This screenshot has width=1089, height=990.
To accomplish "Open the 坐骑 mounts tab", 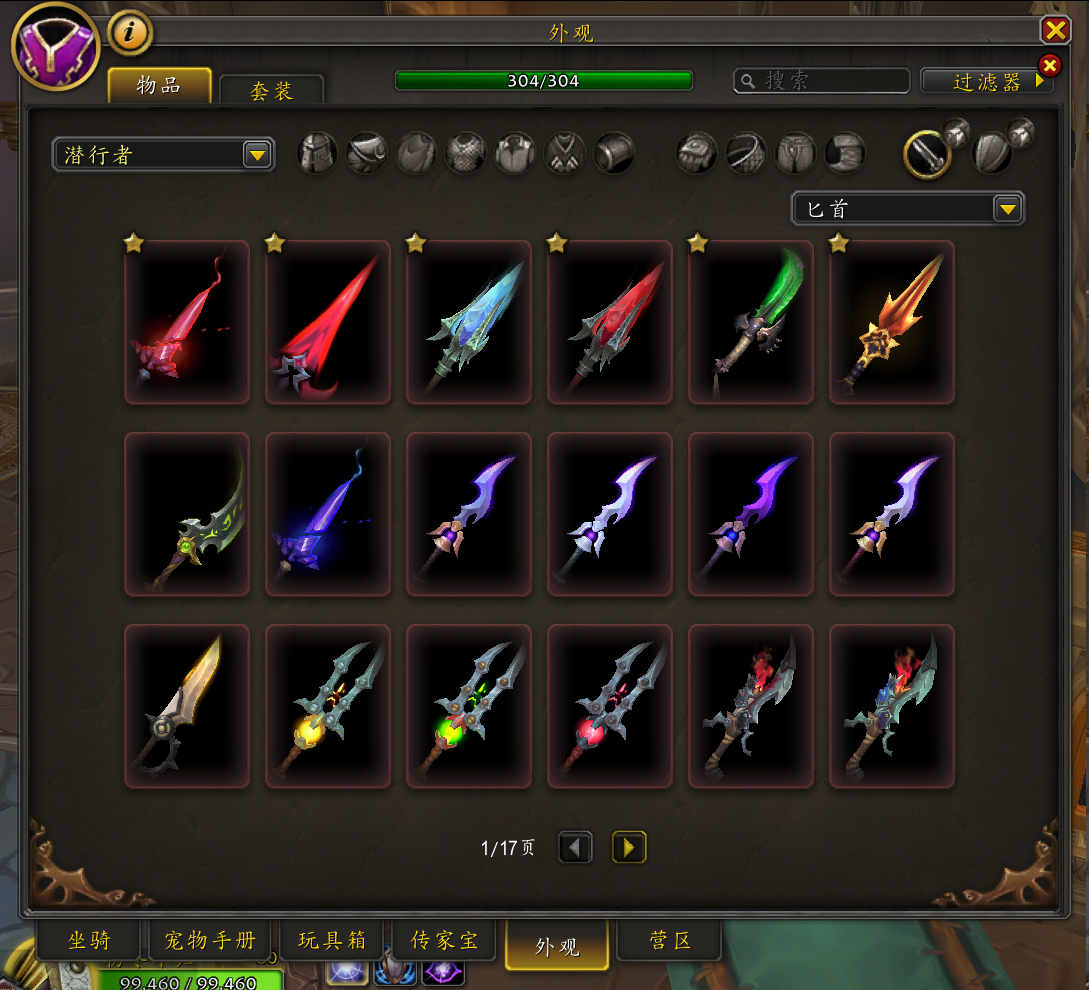I will click(x=89, y=941).
